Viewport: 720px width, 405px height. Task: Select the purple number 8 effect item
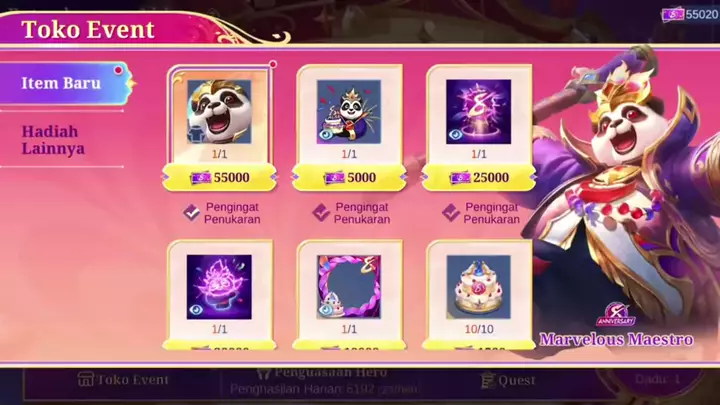coord(478,112)
